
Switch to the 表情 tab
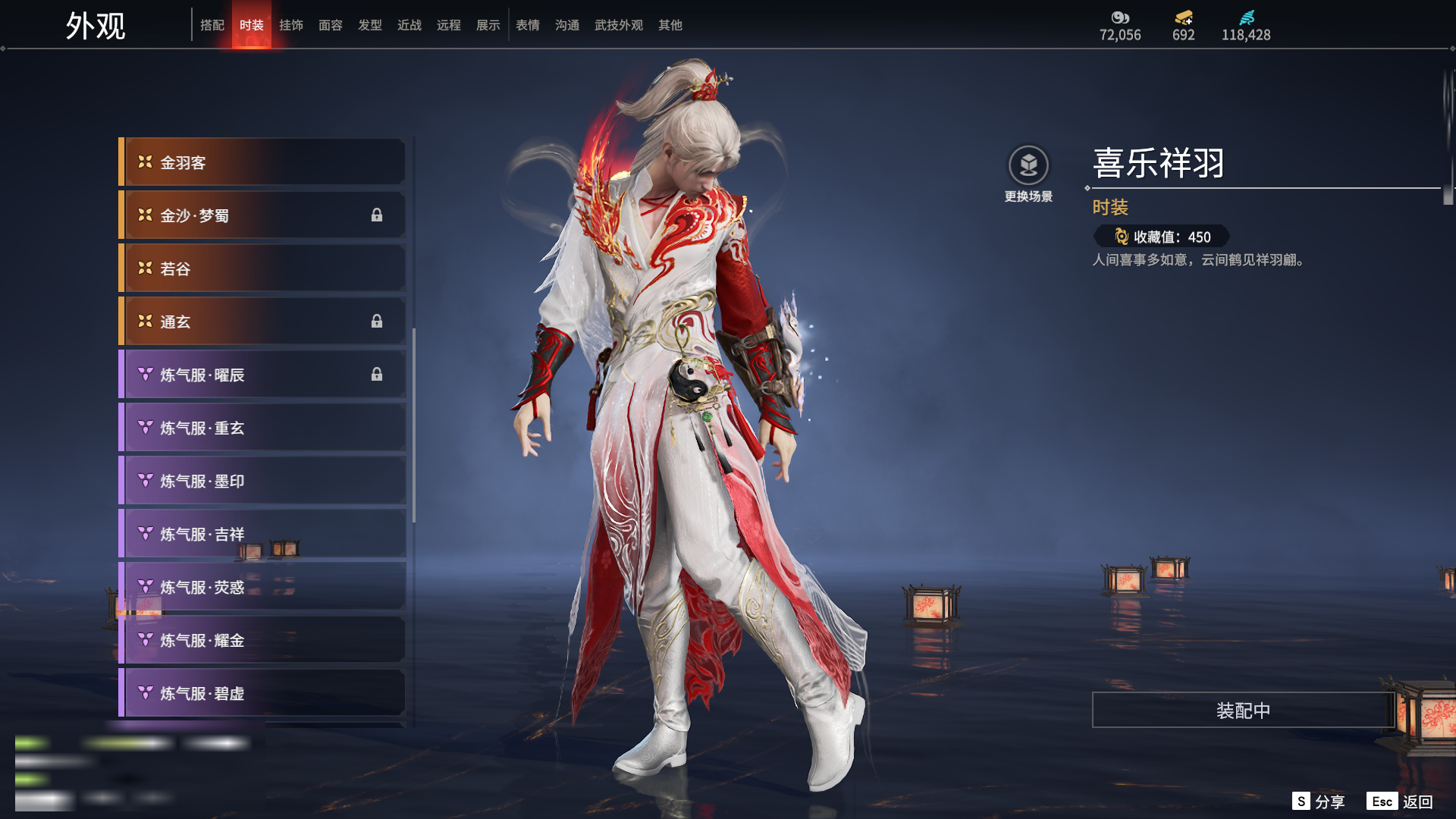click(528, 25)
